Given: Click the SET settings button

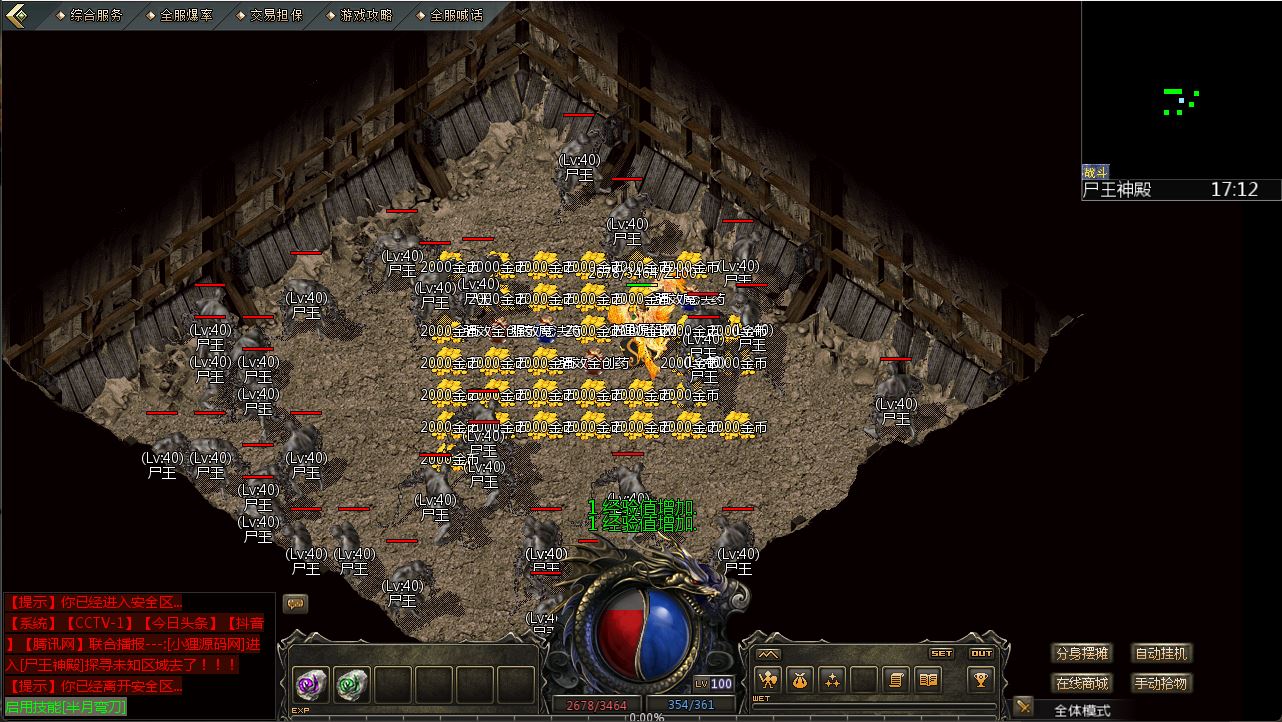Looking at the screenshot, I should pos(941,653).
